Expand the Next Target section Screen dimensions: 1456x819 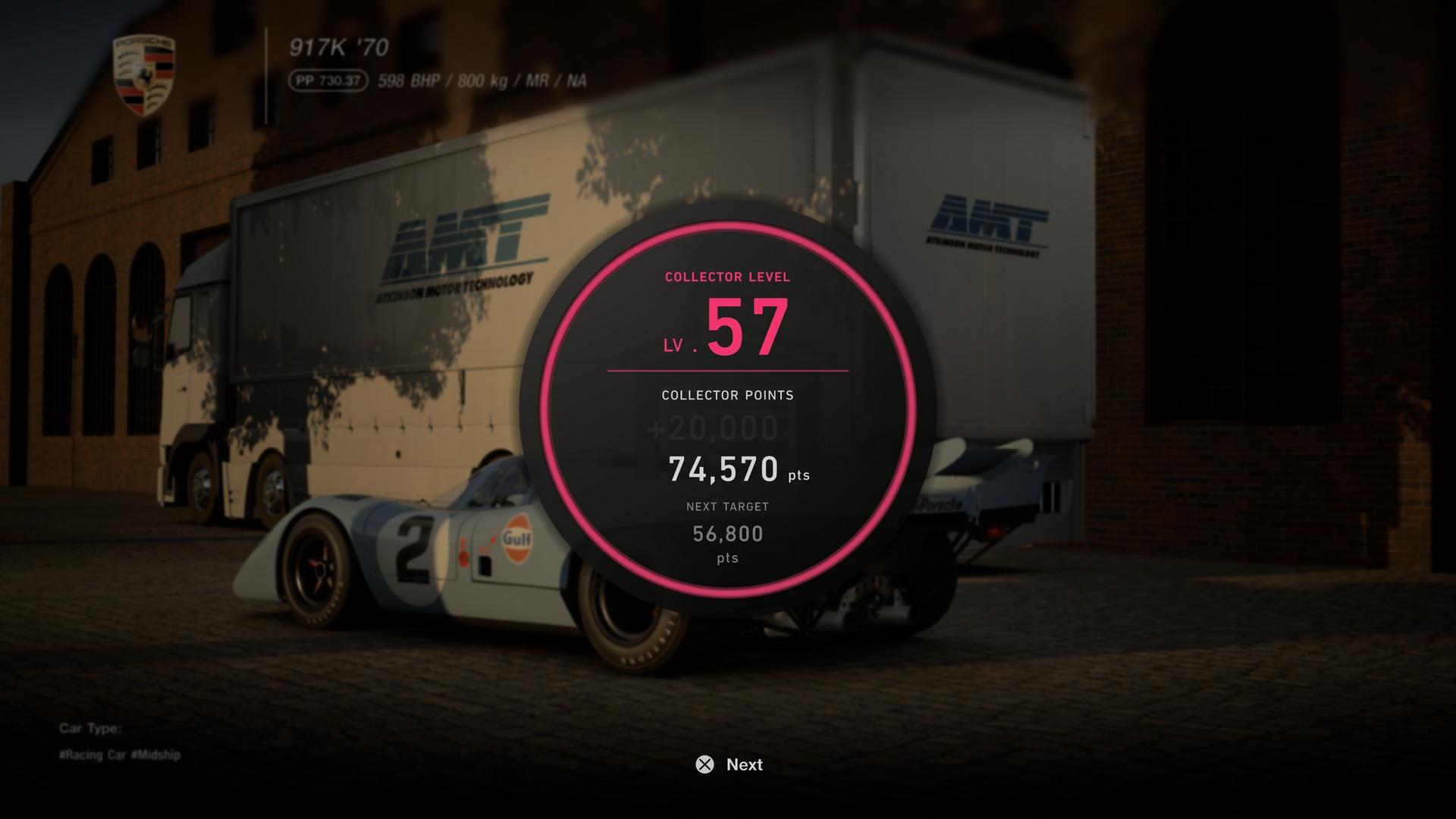[726, 507]
